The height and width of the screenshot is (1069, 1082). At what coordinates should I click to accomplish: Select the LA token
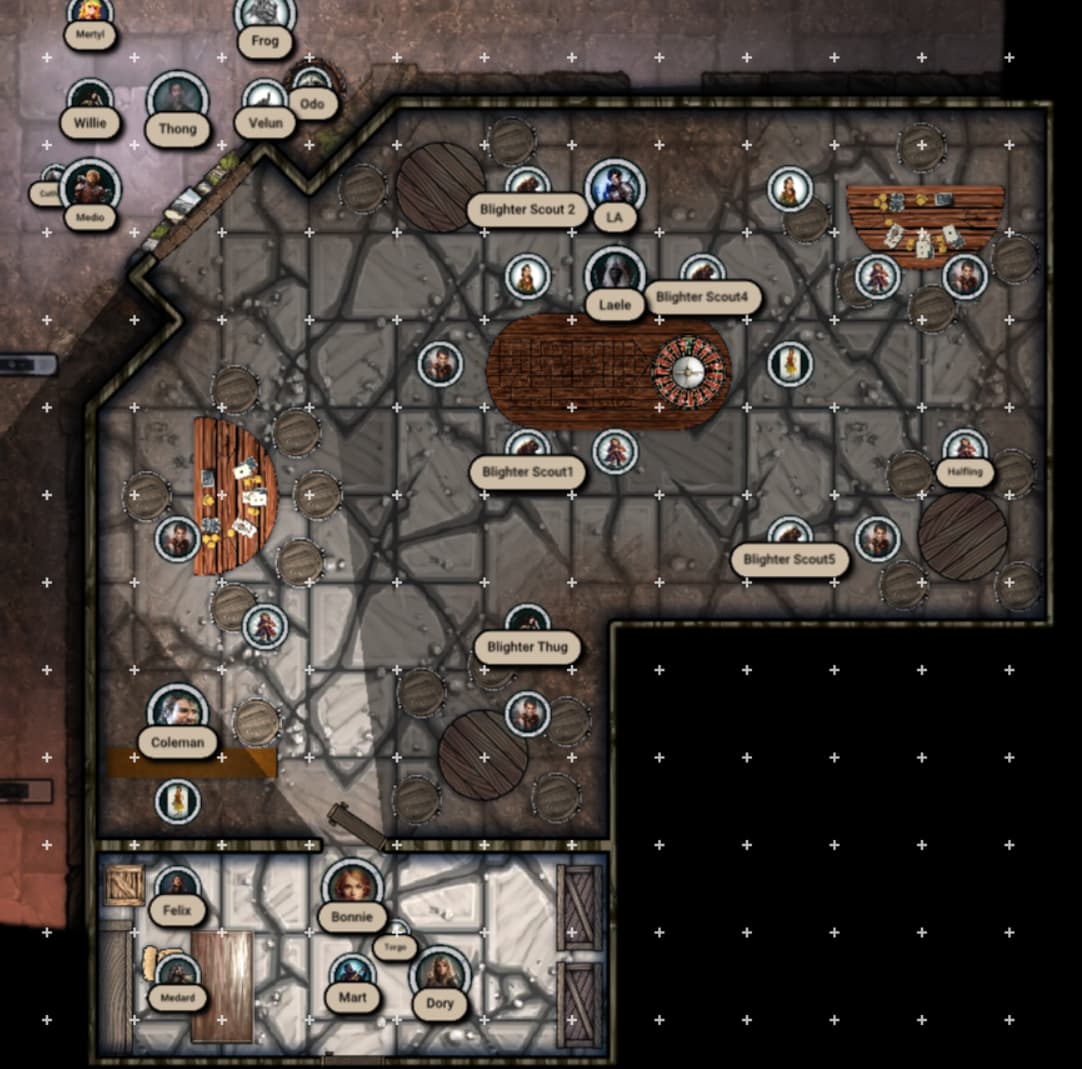pos(614,187)
